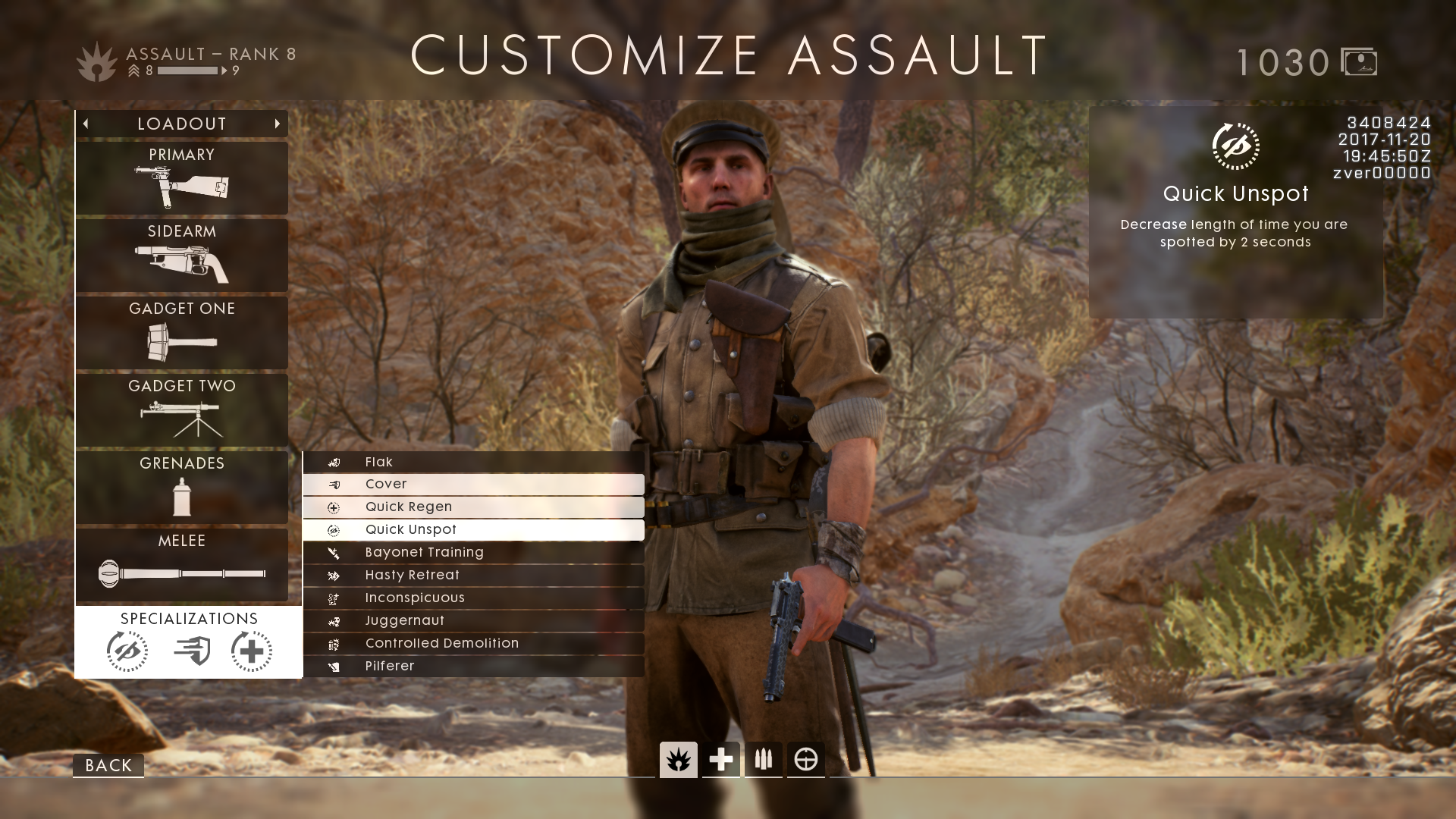Switch to the Scout class crosshair tab

tap(805, 759)
